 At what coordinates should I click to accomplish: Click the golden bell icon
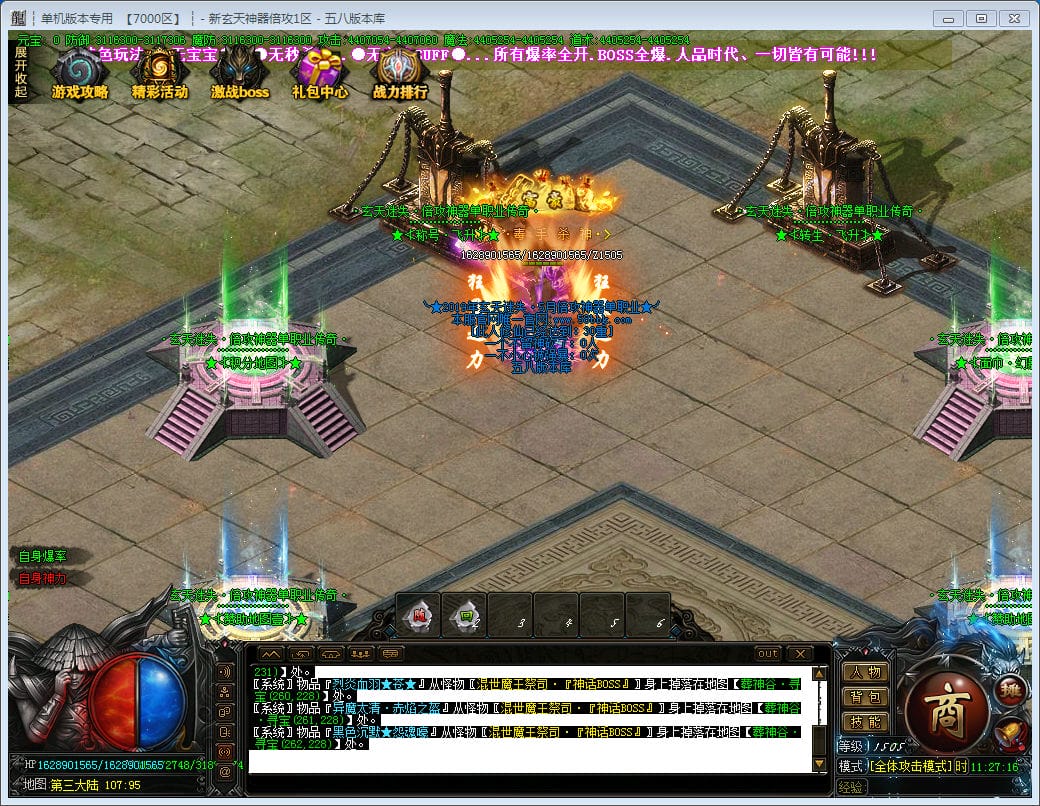tap(1010, 732)
